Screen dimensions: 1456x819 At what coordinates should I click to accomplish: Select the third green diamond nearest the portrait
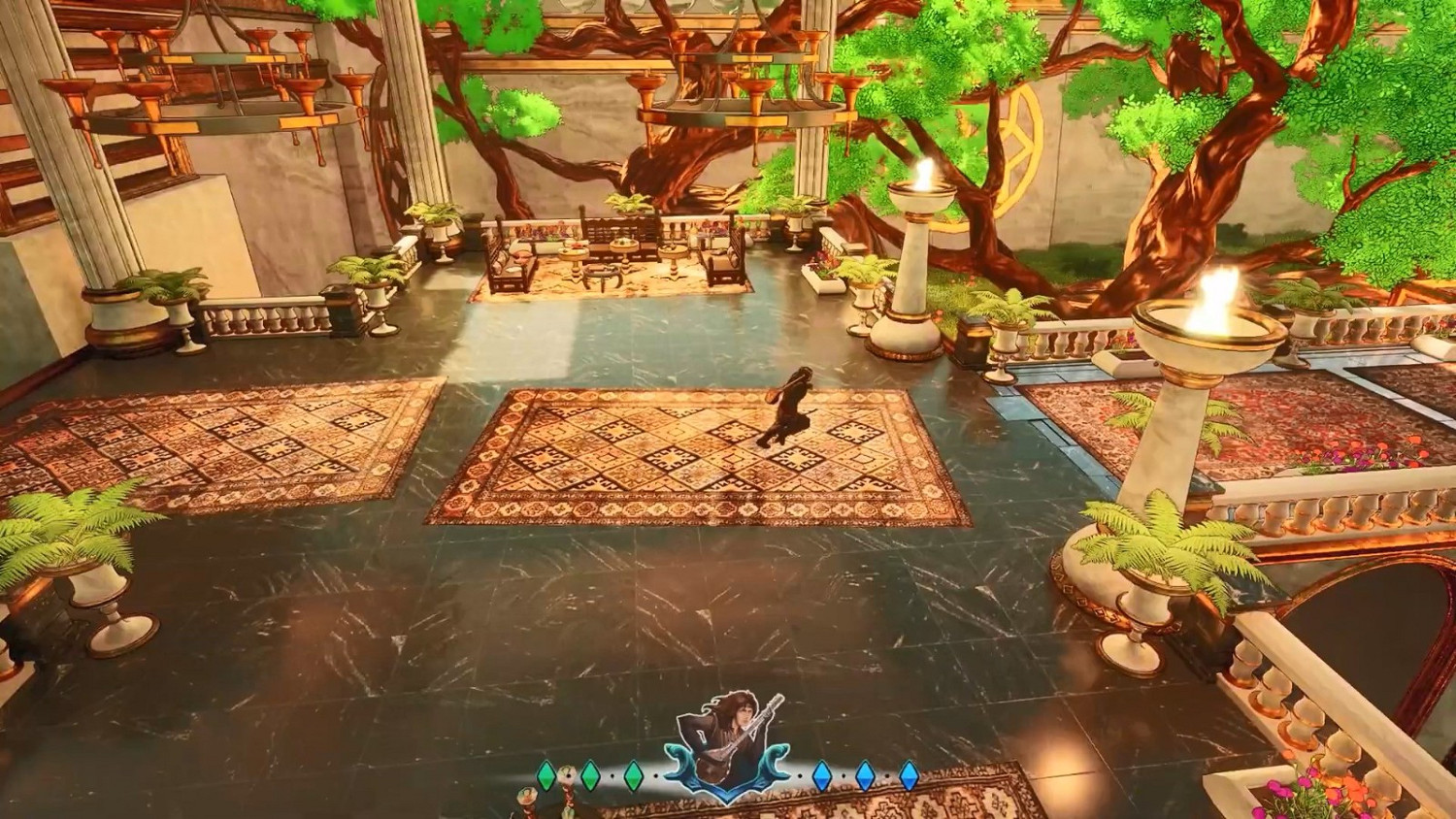(632, 774)
